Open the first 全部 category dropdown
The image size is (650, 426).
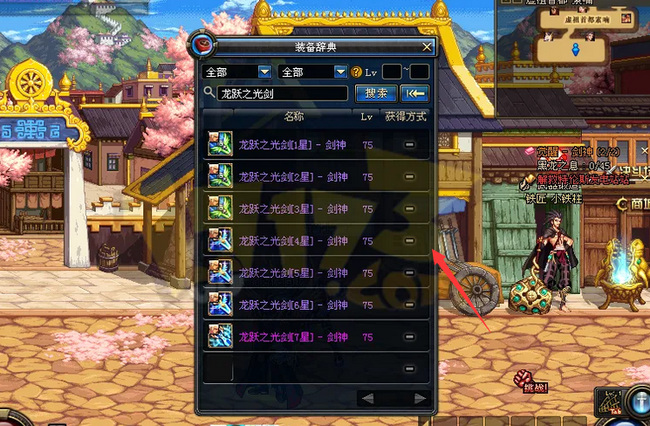[237, 72]
